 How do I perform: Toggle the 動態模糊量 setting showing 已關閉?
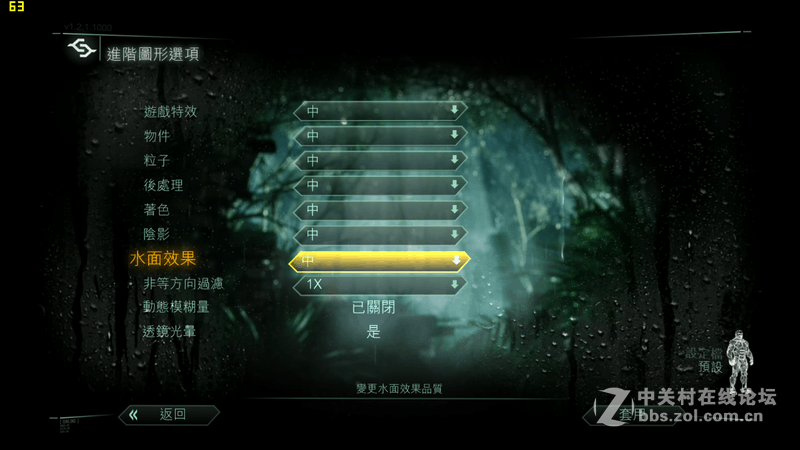click(x=373, y=307)
